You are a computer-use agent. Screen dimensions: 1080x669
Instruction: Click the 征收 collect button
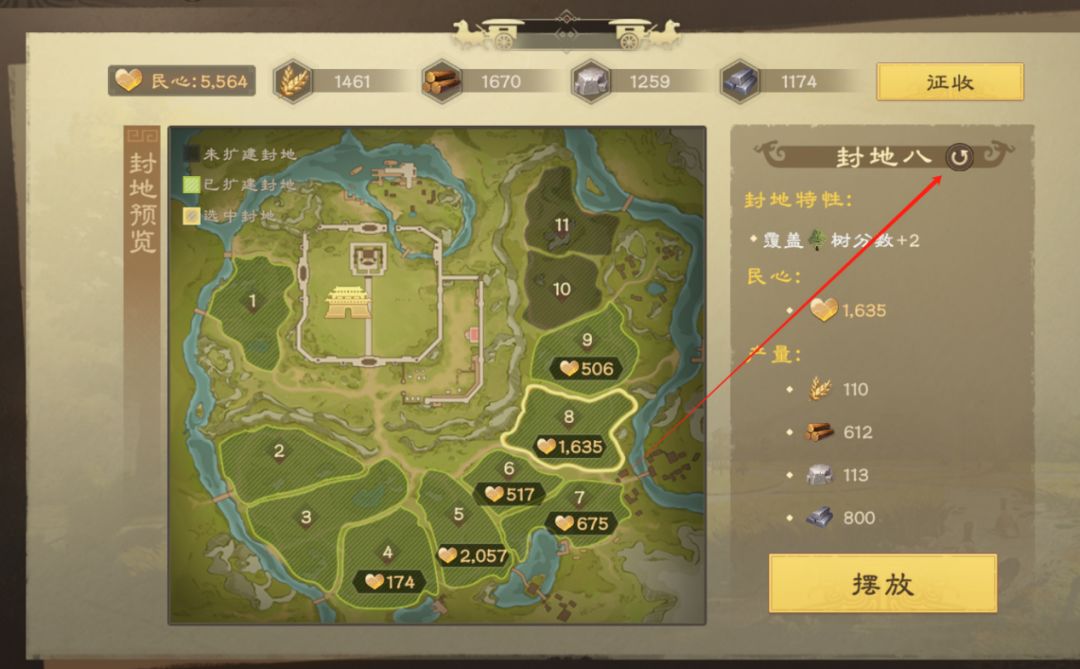click(x=949, y=82)
